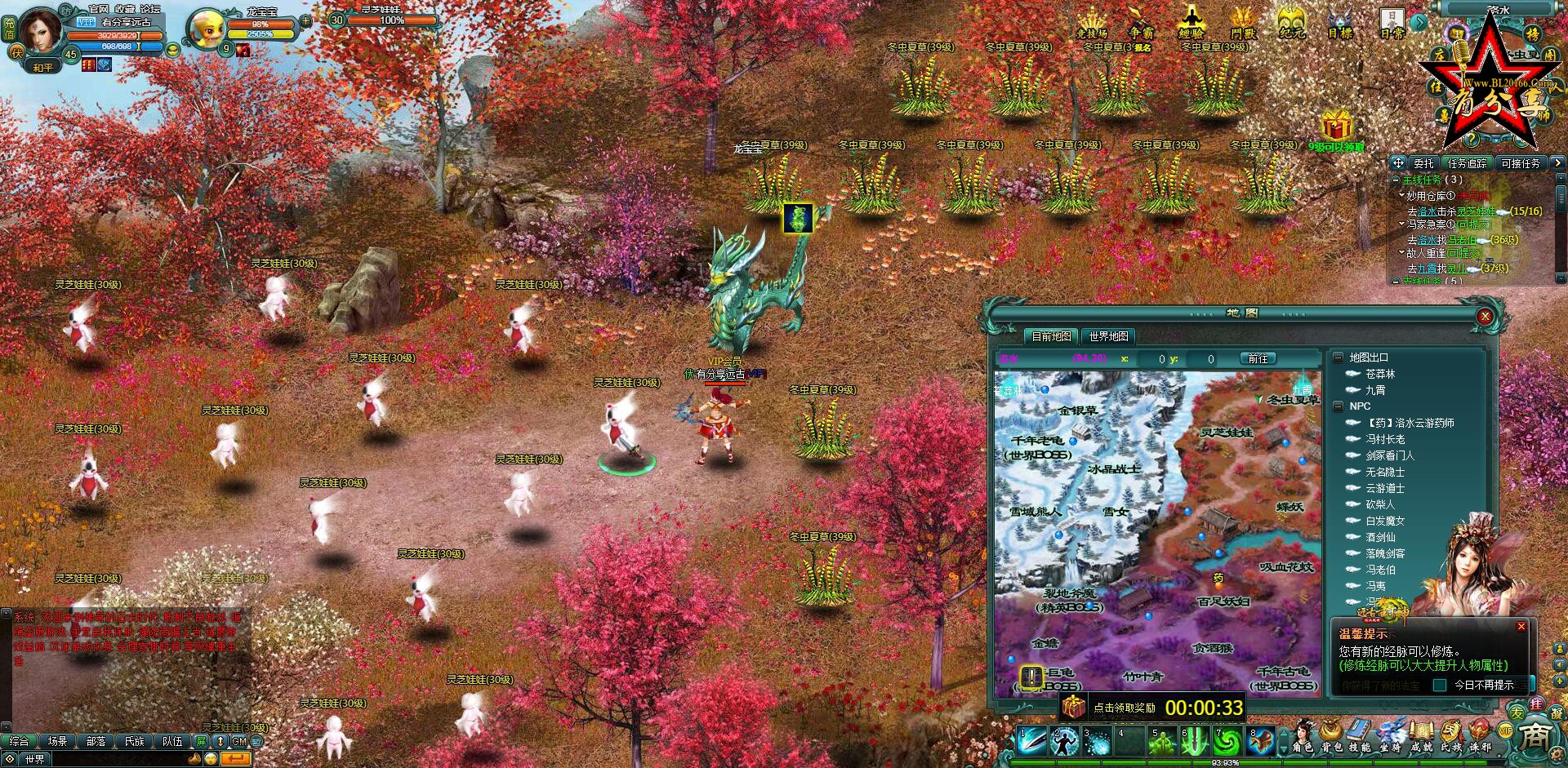The image size is (1568, 768).
Task: Open the 日常 daily activities icon
Action: 1392,23
